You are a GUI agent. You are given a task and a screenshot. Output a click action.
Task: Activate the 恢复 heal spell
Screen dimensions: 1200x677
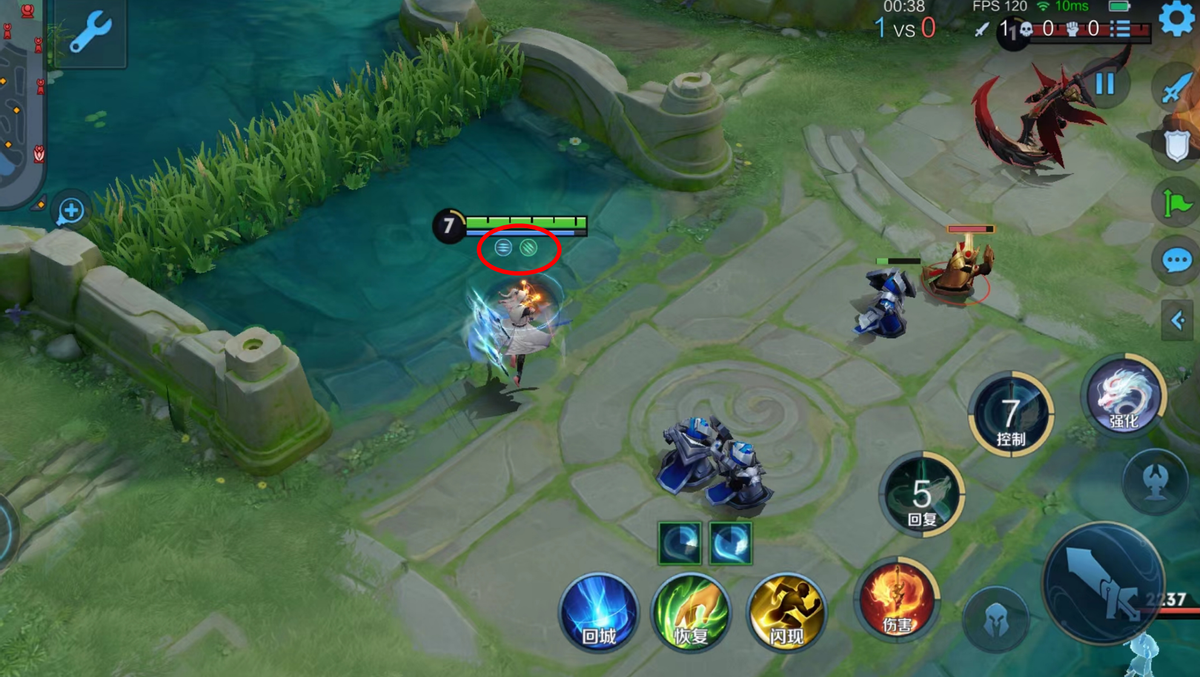click(x=691, y=610)
